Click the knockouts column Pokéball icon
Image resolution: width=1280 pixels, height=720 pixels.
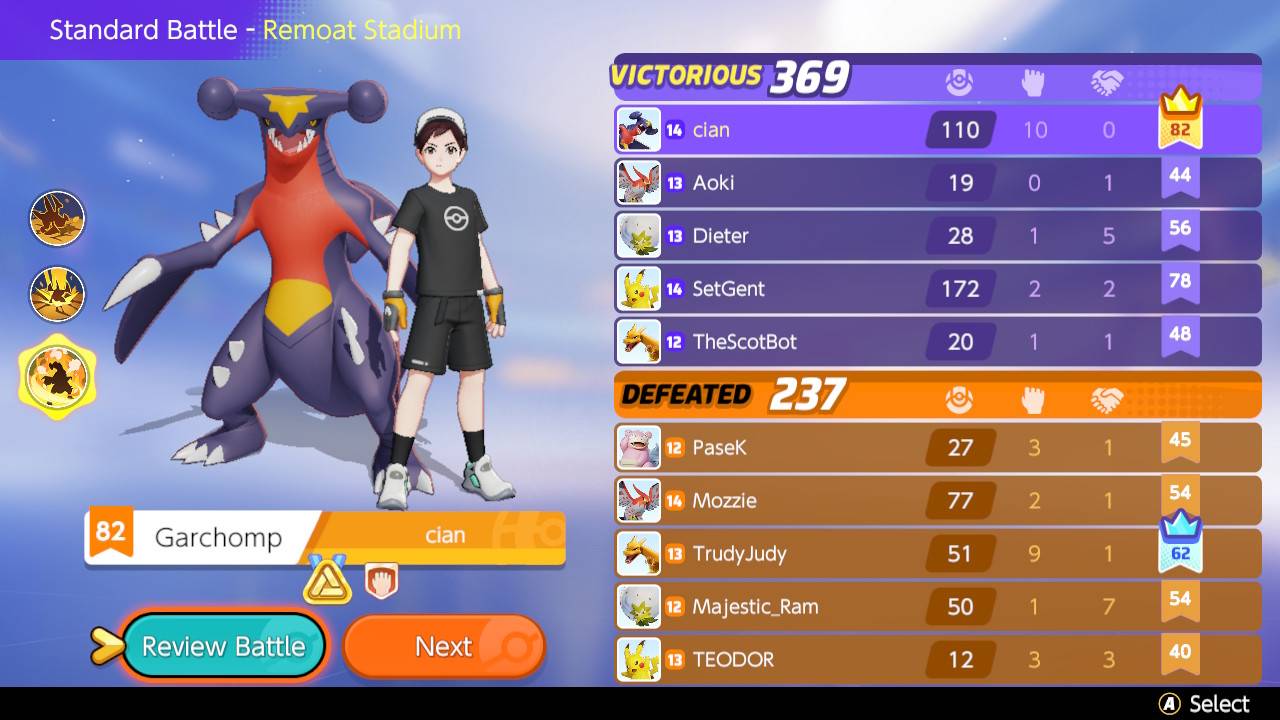point(960,82)
